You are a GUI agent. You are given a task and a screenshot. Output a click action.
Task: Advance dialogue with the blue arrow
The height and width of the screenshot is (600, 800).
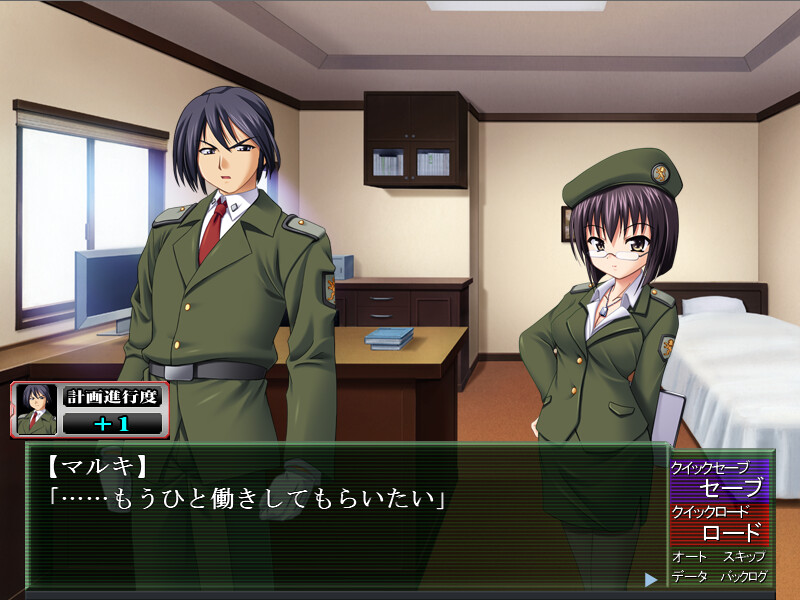[651, 579]
